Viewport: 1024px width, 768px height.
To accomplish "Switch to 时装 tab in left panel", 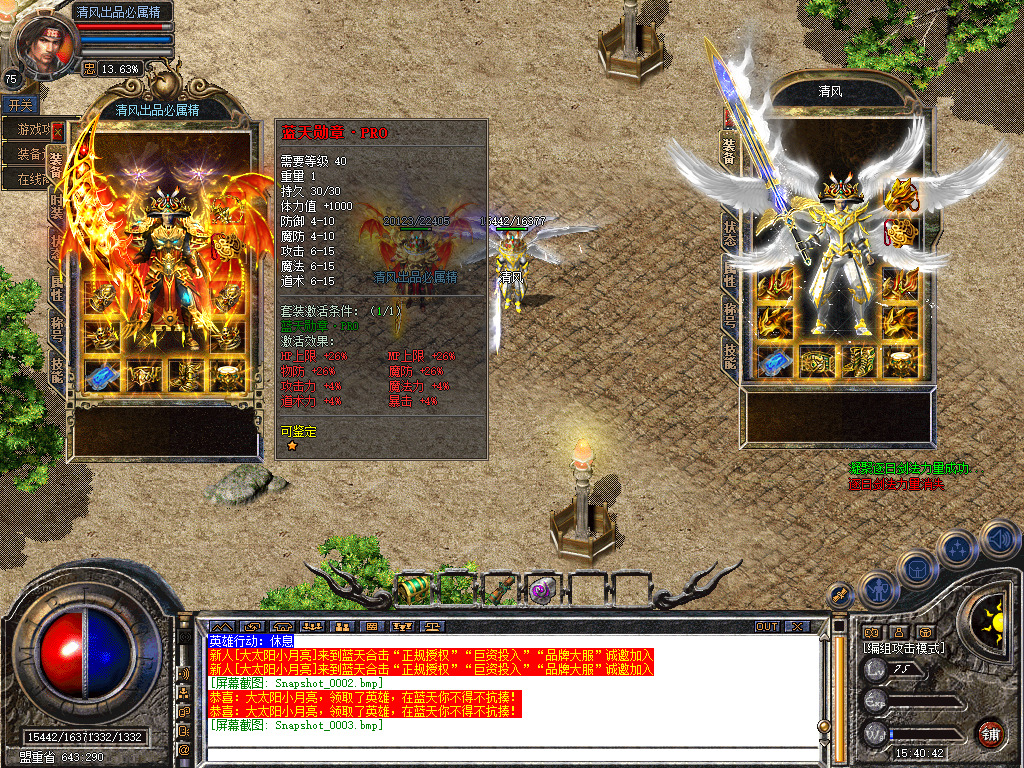I will (x=57, y=207).
